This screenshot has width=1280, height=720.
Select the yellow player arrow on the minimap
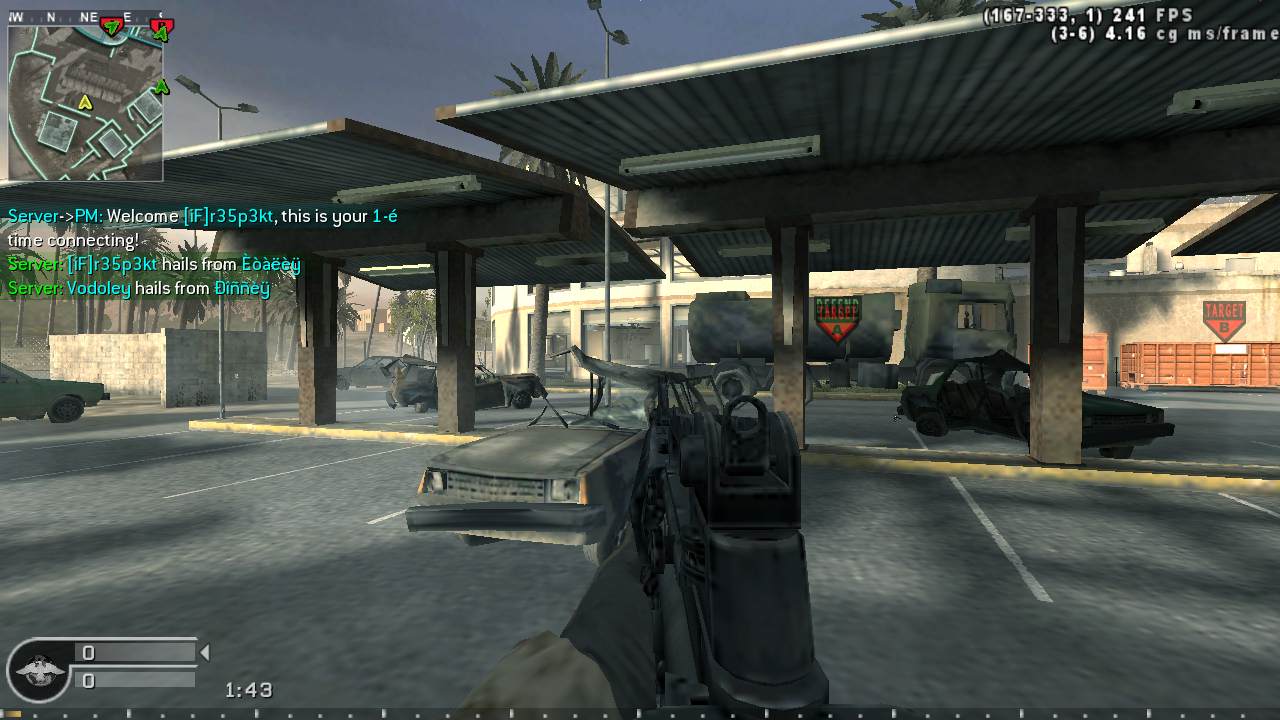[86, 103]
